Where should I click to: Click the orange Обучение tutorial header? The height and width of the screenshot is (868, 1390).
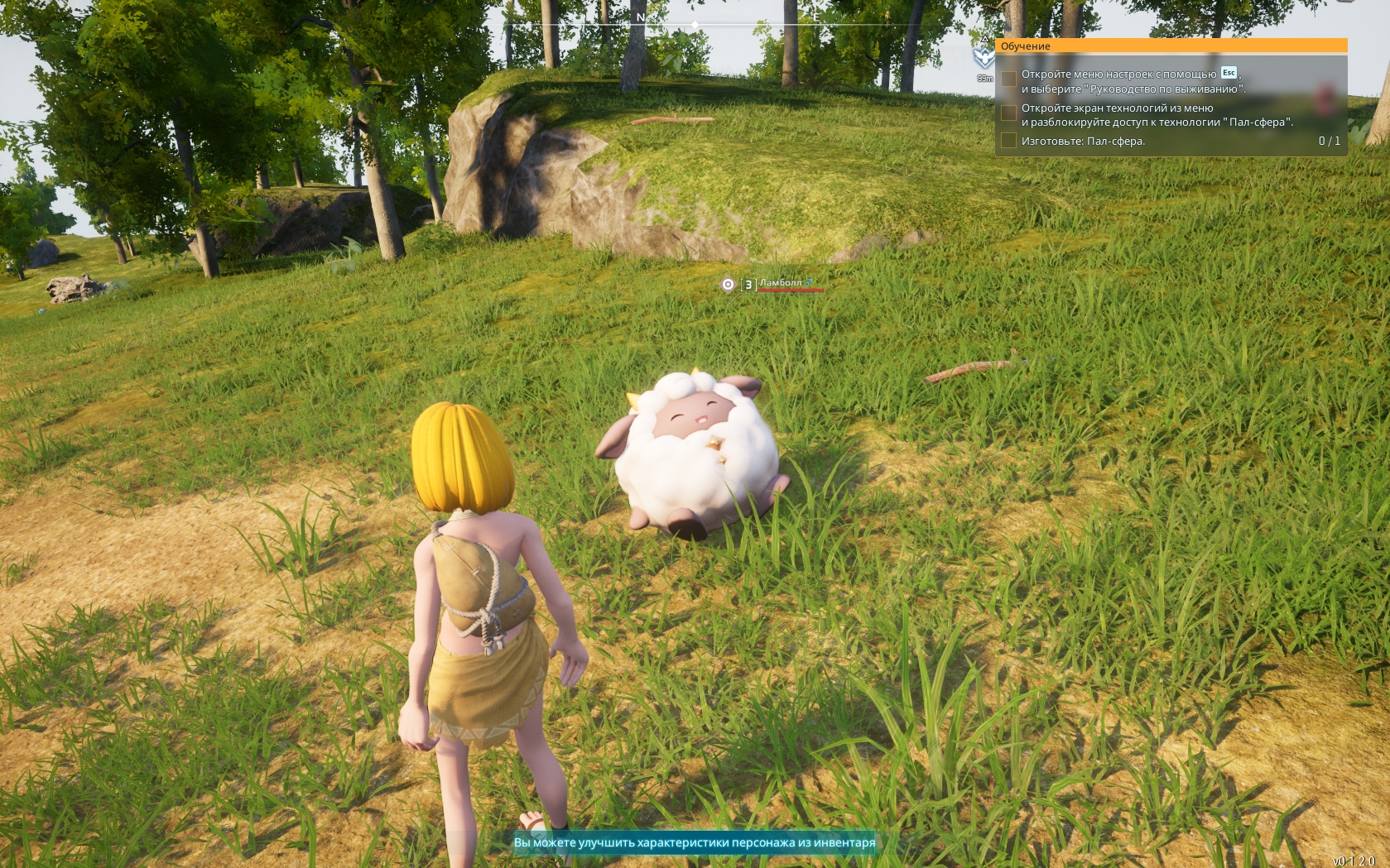1171,46
